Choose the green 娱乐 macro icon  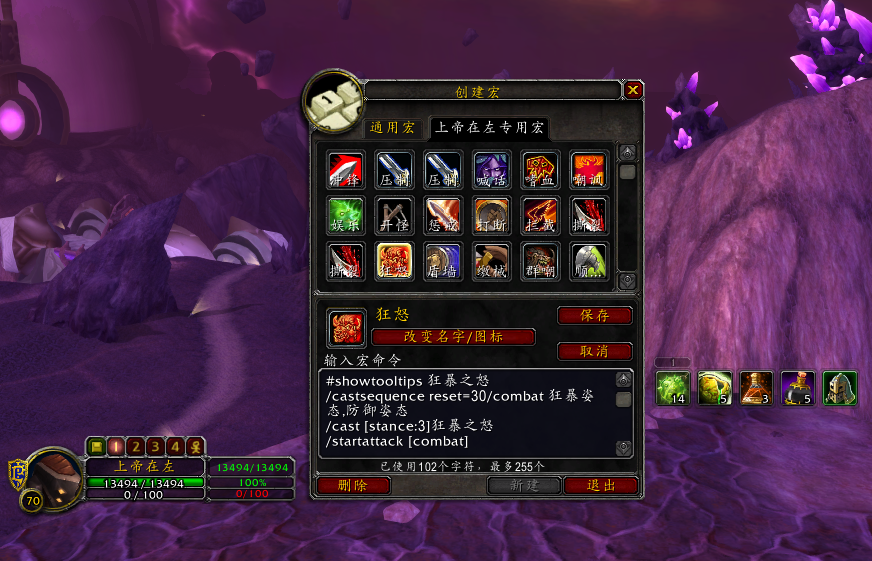[346, 216]
